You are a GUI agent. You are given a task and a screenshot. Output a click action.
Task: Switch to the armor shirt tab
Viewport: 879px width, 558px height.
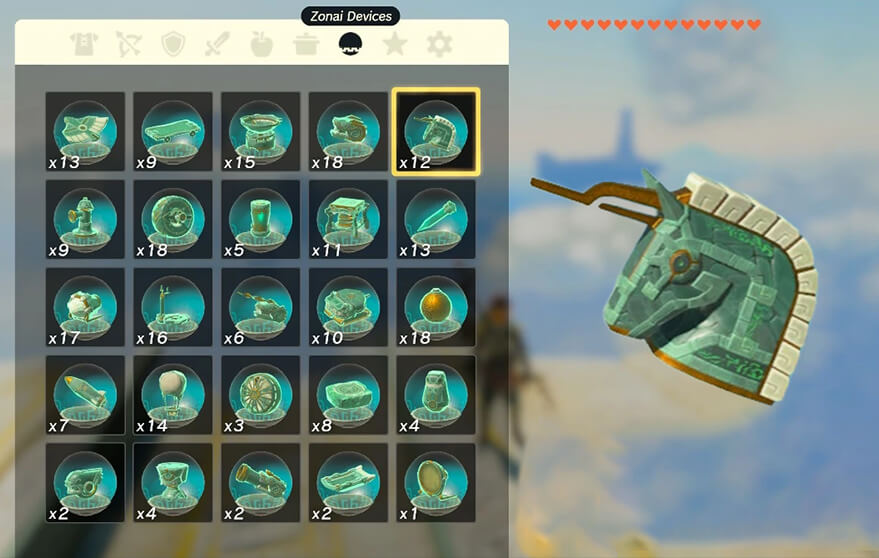pyautogui.click(x=84, y=44)
